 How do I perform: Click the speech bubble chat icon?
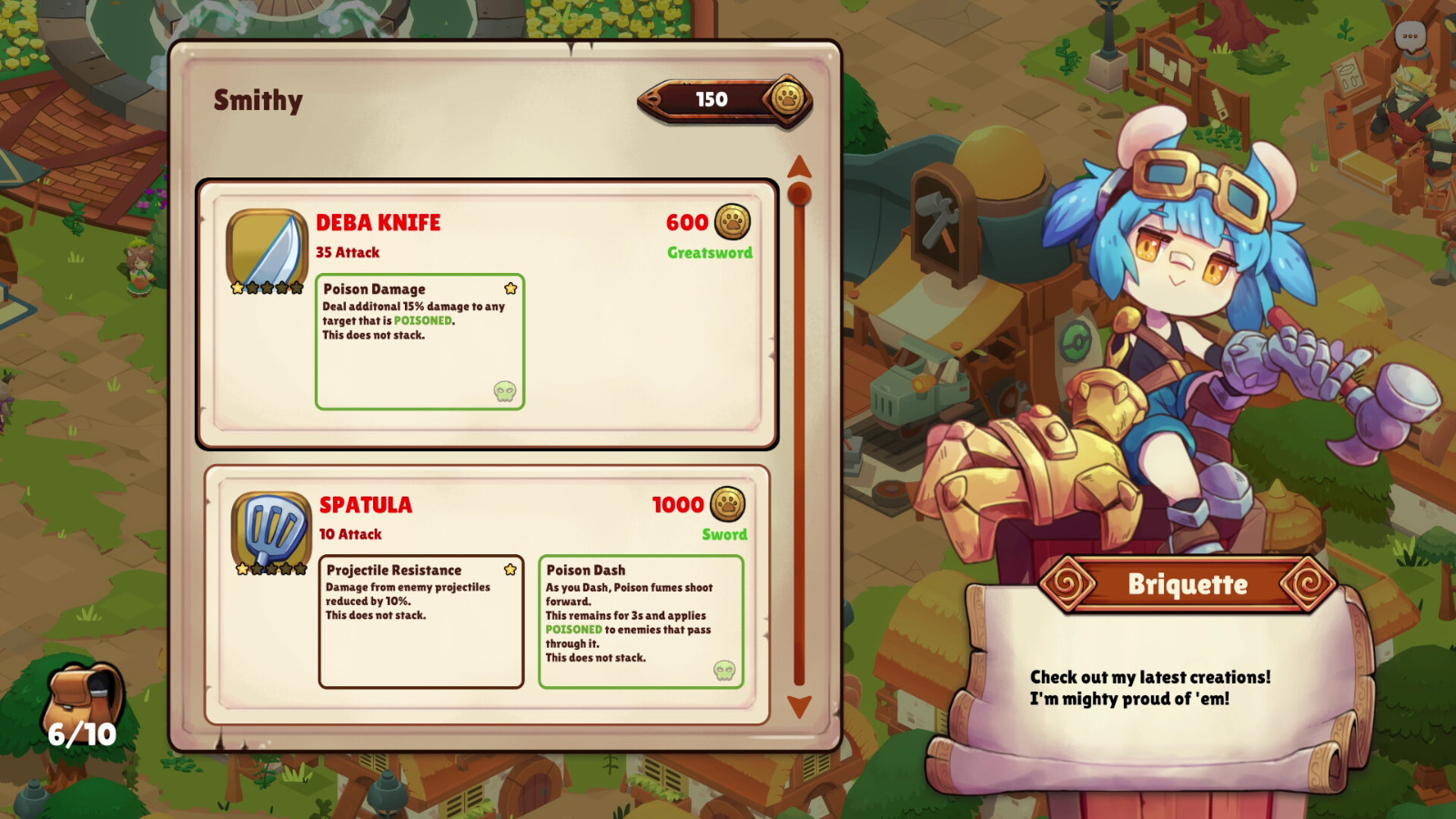coord(1410,37)
